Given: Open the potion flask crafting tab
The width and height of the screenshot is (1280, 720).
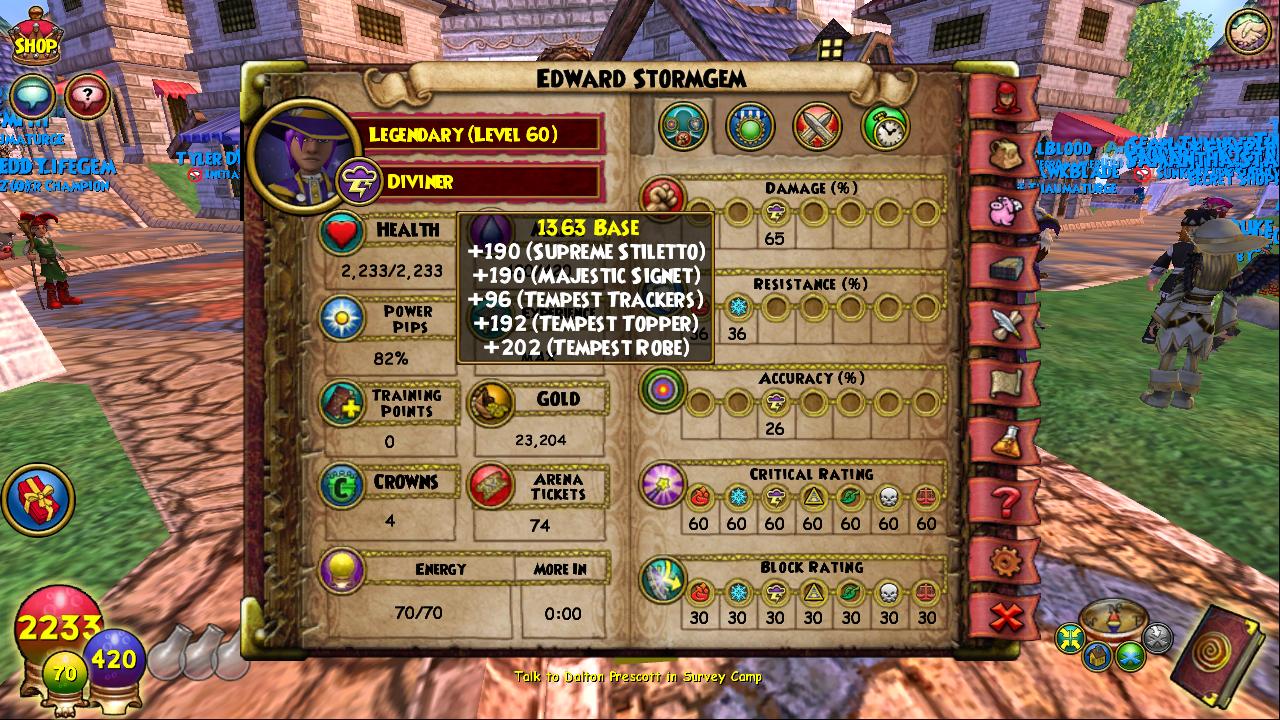Looking at the screenshot, I should coord(1004,439).
